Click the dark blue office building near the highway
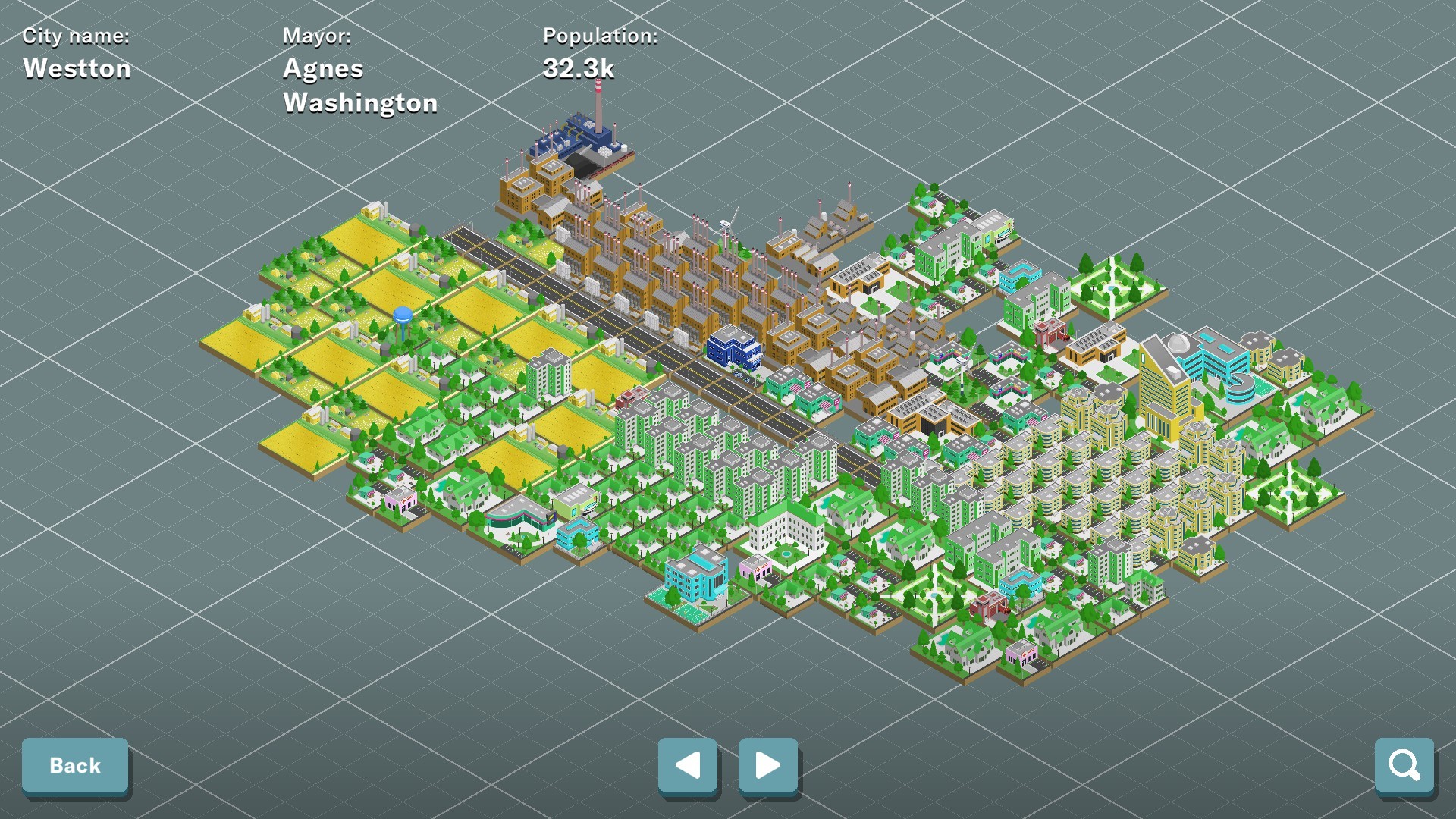 736,349
